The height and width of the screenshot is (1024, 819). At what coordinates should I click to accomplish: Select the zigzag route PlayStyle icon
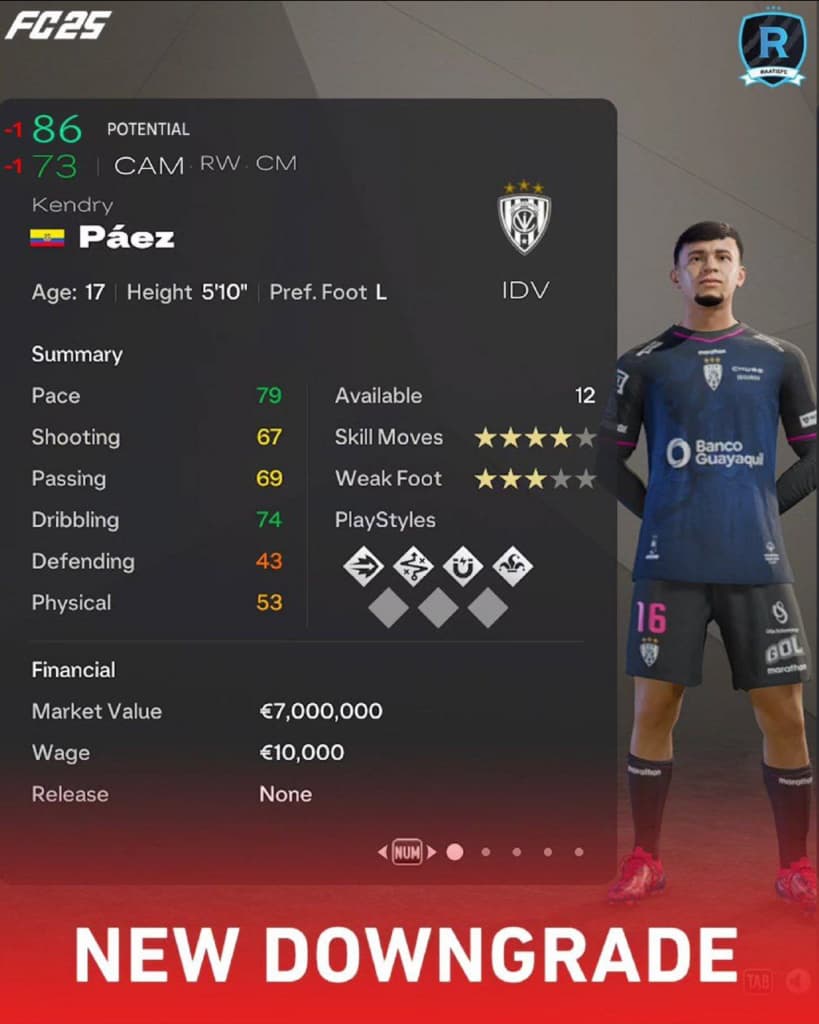click(413, 567)
